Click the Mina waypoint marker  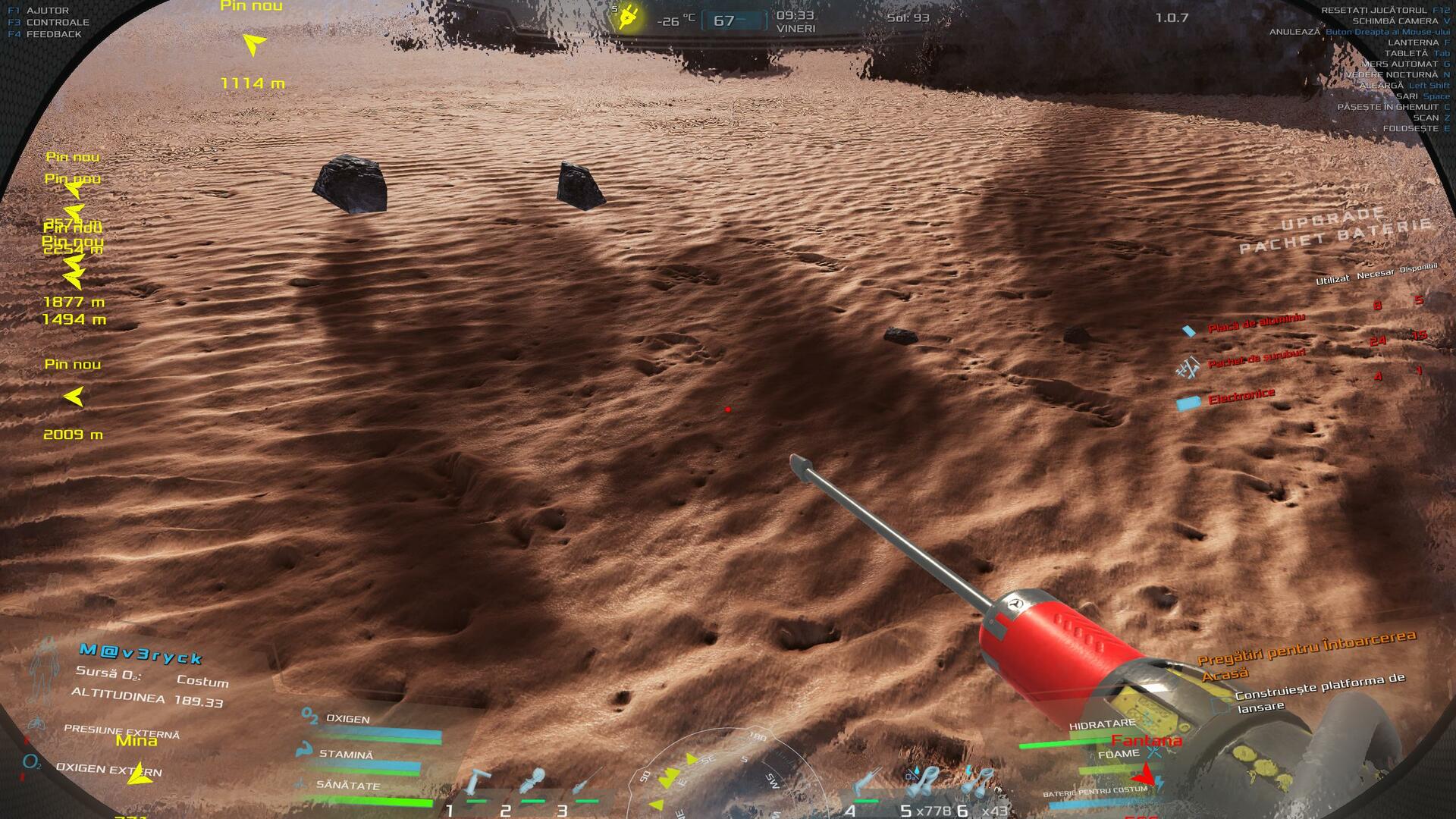[x=139, y=775]
